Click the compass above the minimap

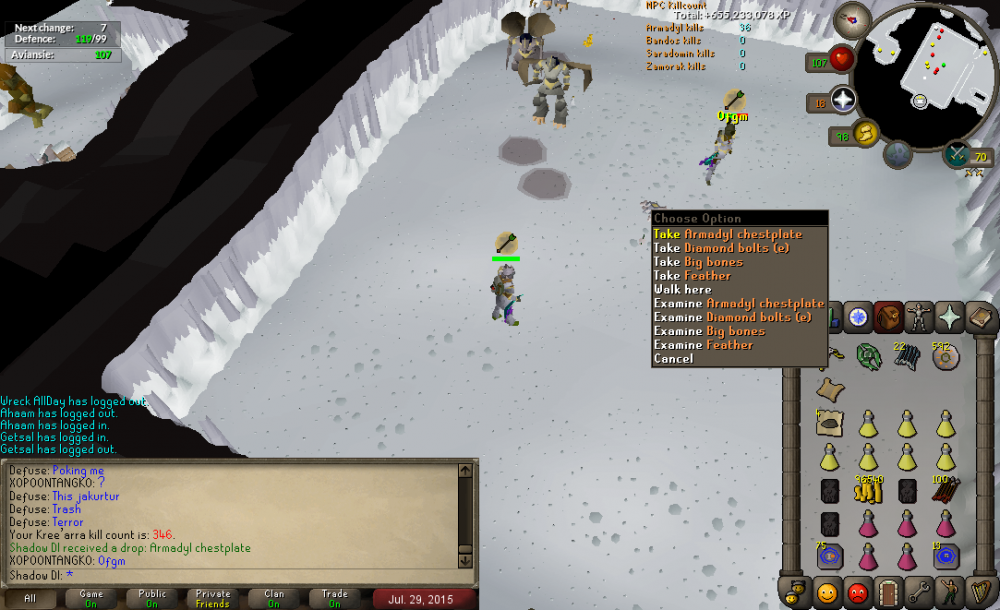853,17
